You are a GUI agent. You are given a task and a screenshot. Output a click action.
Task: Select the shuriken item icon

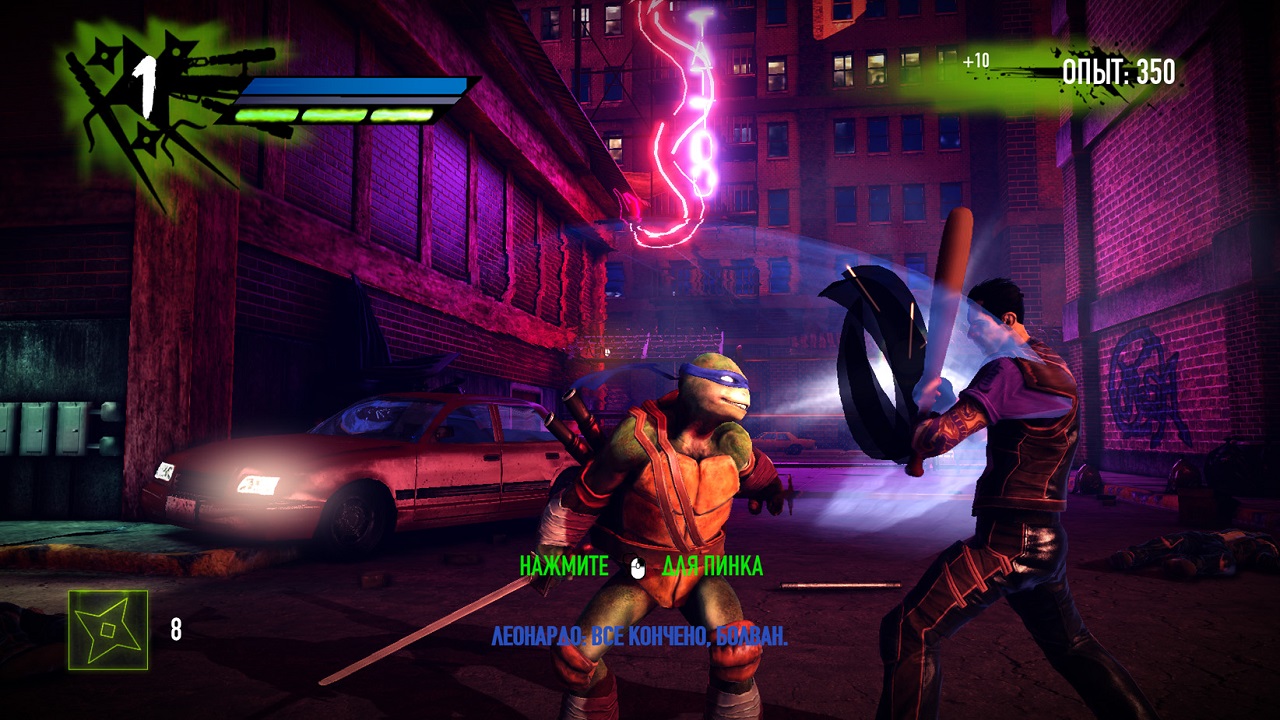tap(108, 630)
